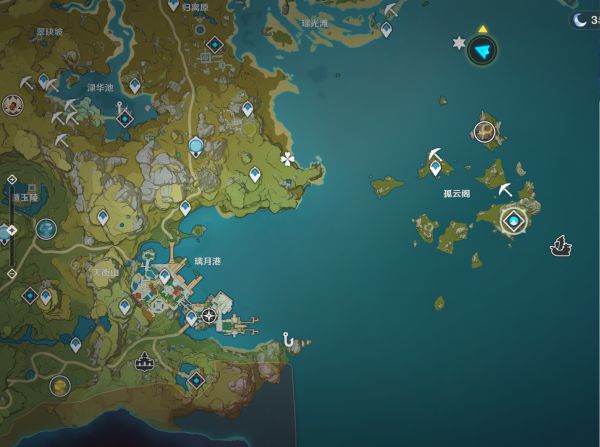Select the white clover flower marker

click(289, 158)
